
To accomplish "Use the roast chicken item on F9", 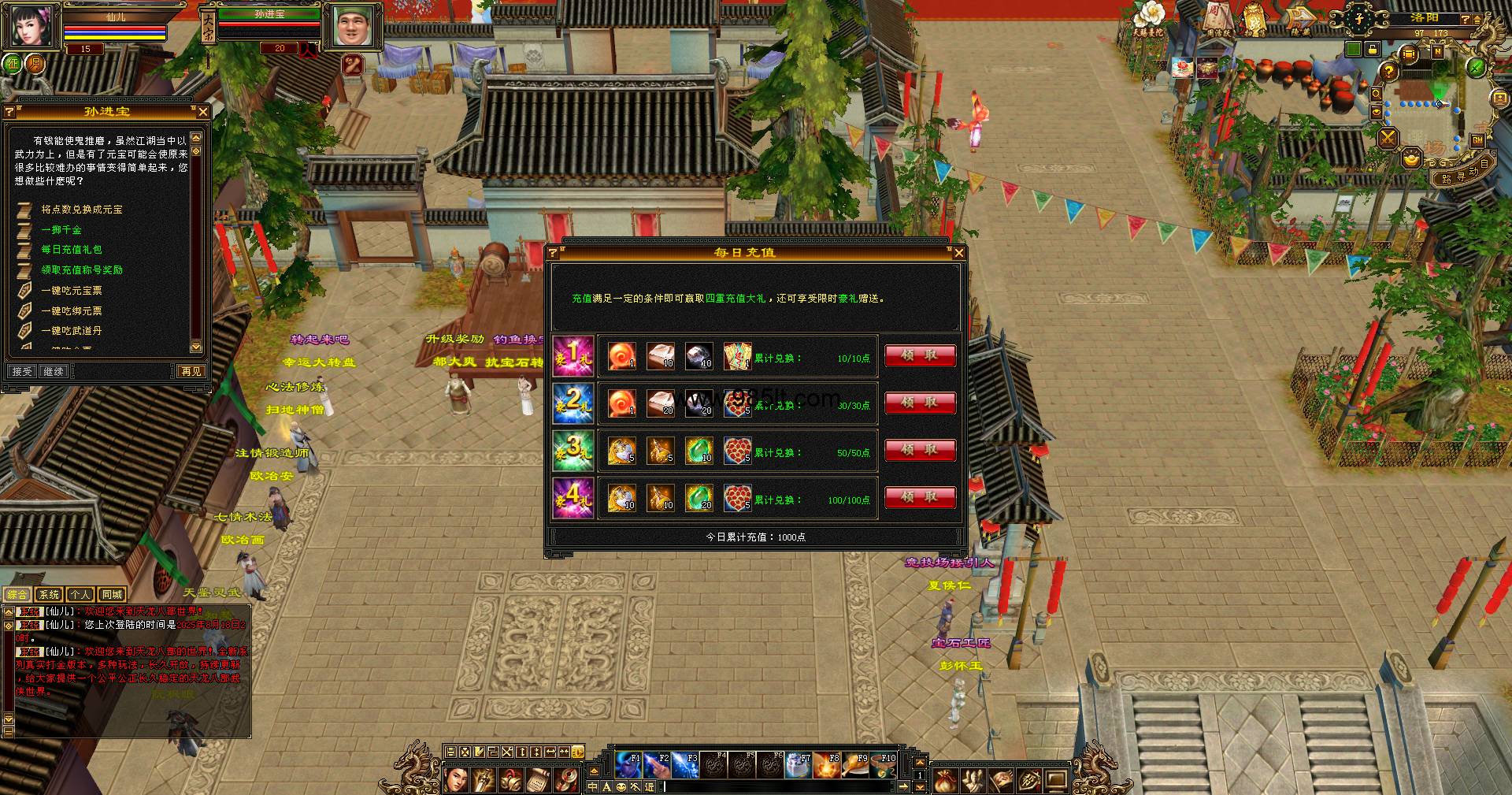I will click(x=854, y=764).
